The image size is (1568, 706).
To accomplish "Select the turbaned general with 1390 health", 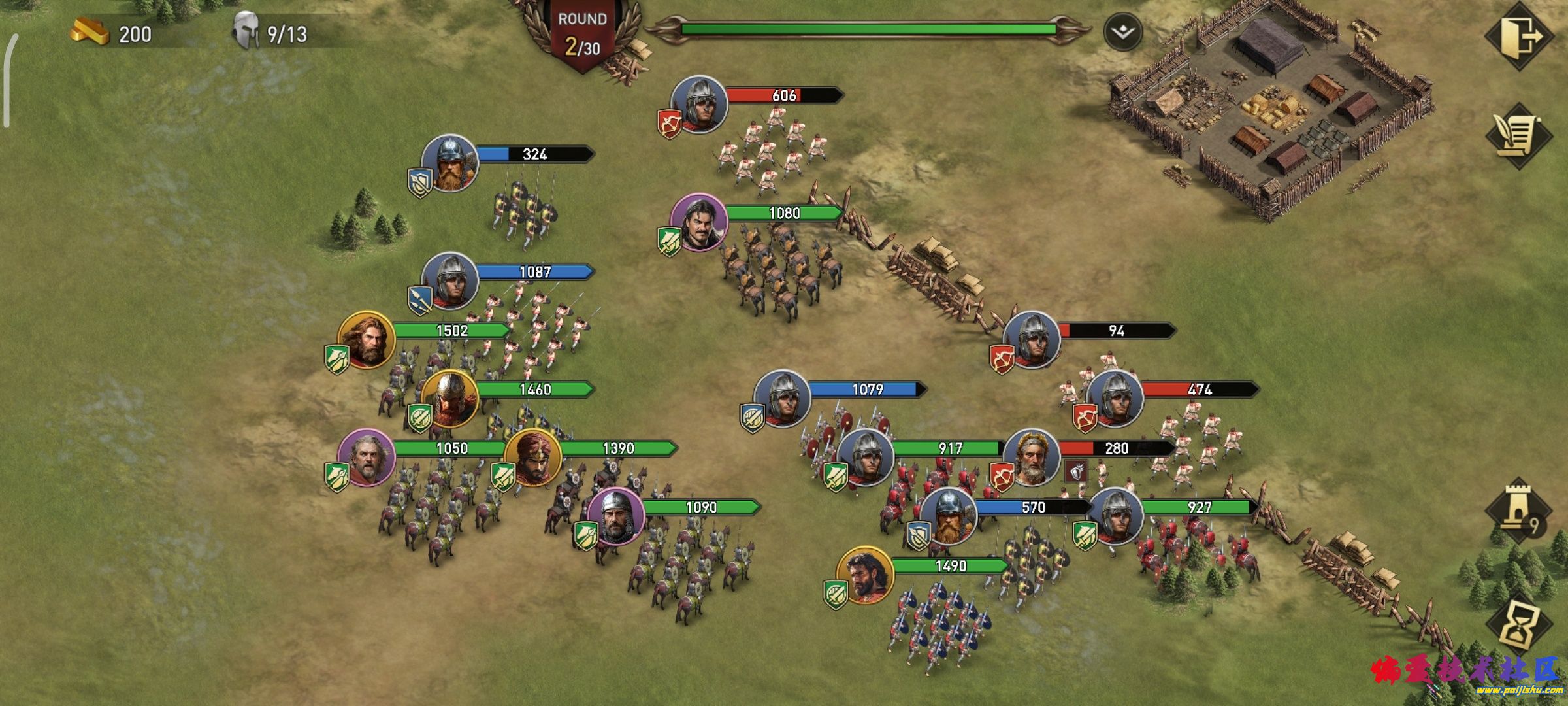I will click(532, 458).
